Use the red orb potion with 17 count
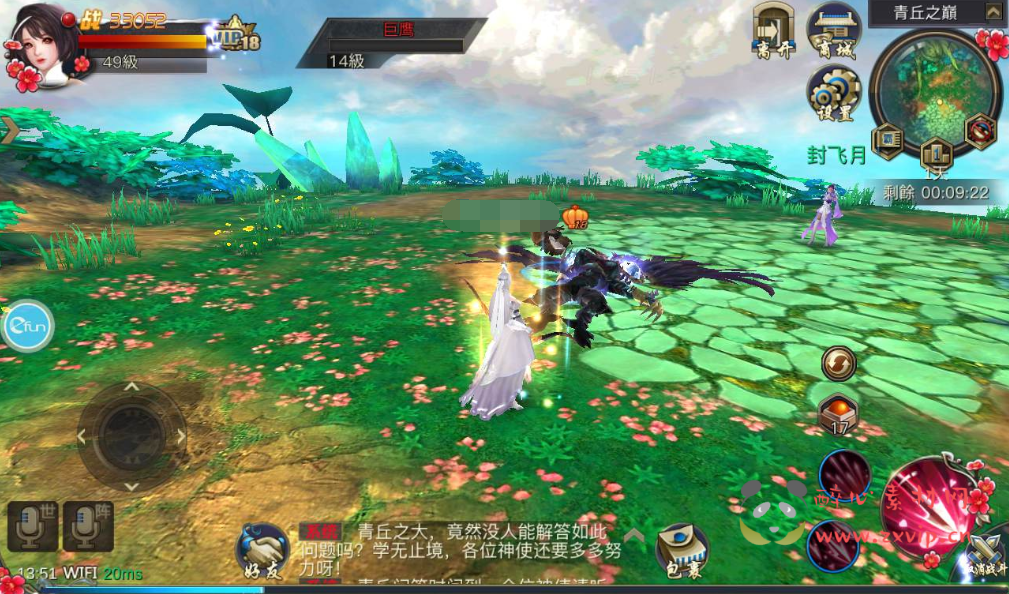 [837, 413]
